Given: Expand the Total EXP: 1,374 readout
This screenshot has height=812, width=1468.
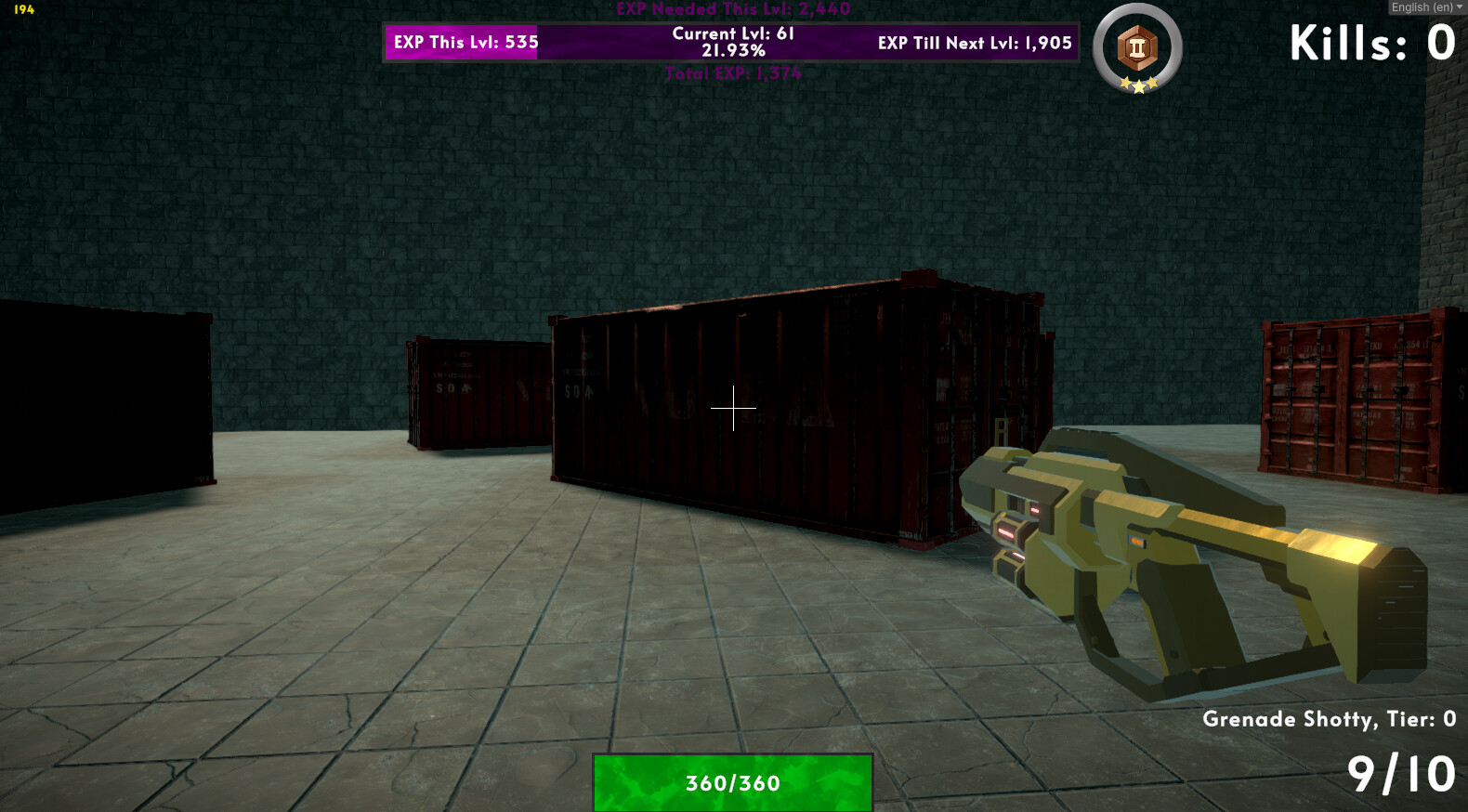Looking at the screenshot, I should (733, 74).
